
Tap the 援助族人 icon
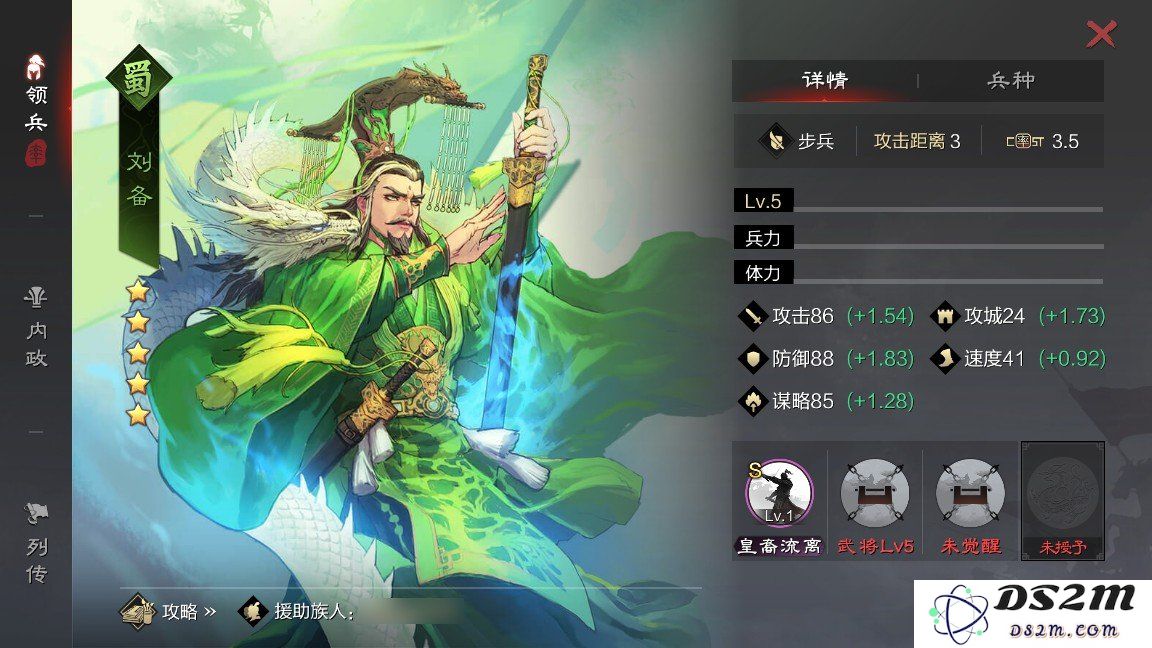click(251, 611)
